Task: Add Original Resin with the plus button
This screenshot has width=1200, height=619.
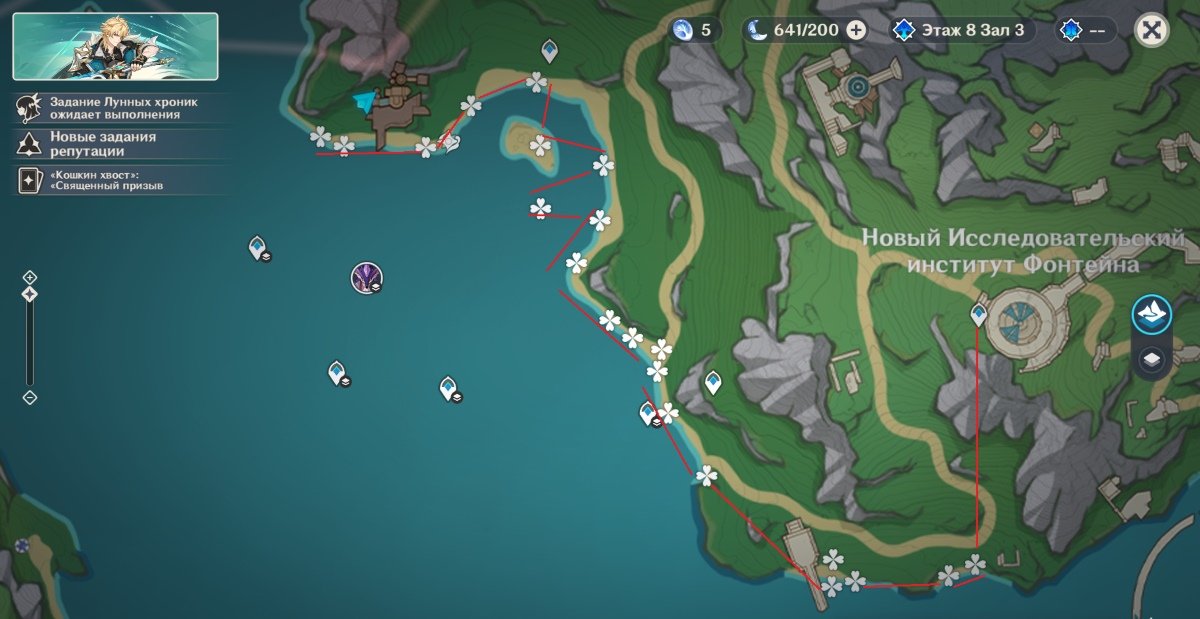Action: pyautogui.click(x=856, y=30)
